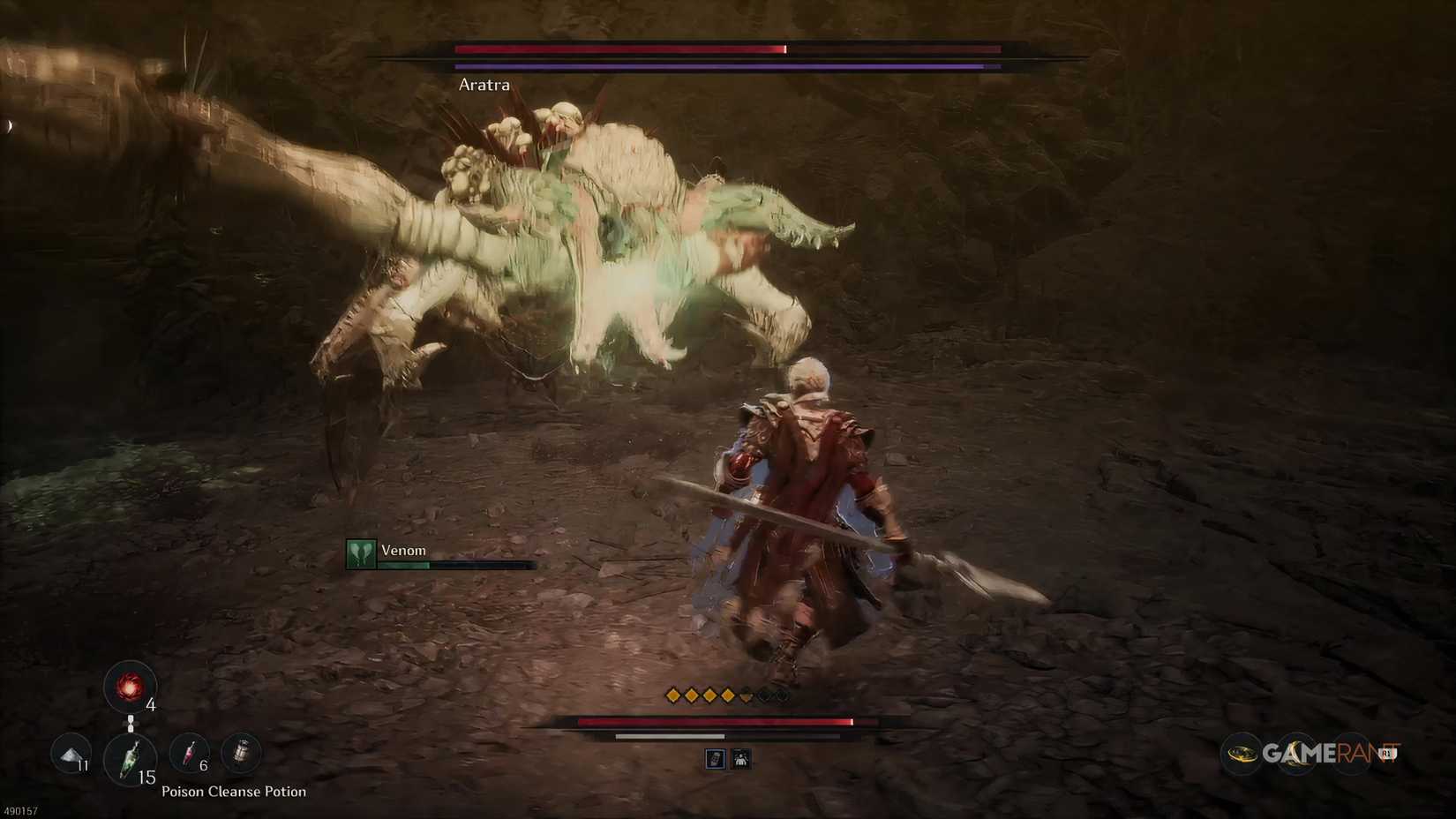
Task: Select the pink throwing dagger item icon
Action: click(190, 755)
